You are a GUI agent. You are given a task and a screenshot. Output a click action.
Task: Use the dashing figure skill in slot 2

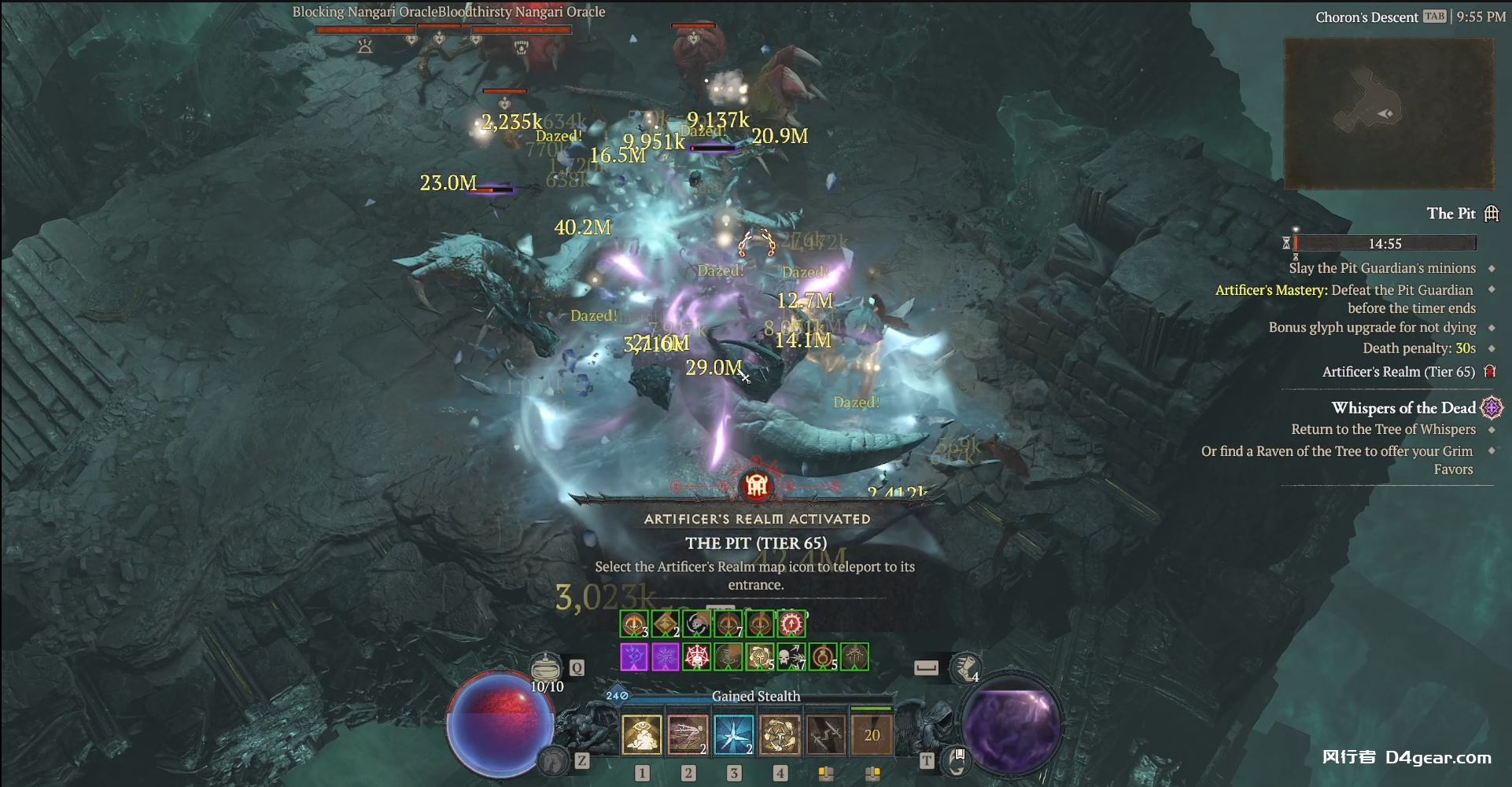pyautogui.click(x=687, y=735)
